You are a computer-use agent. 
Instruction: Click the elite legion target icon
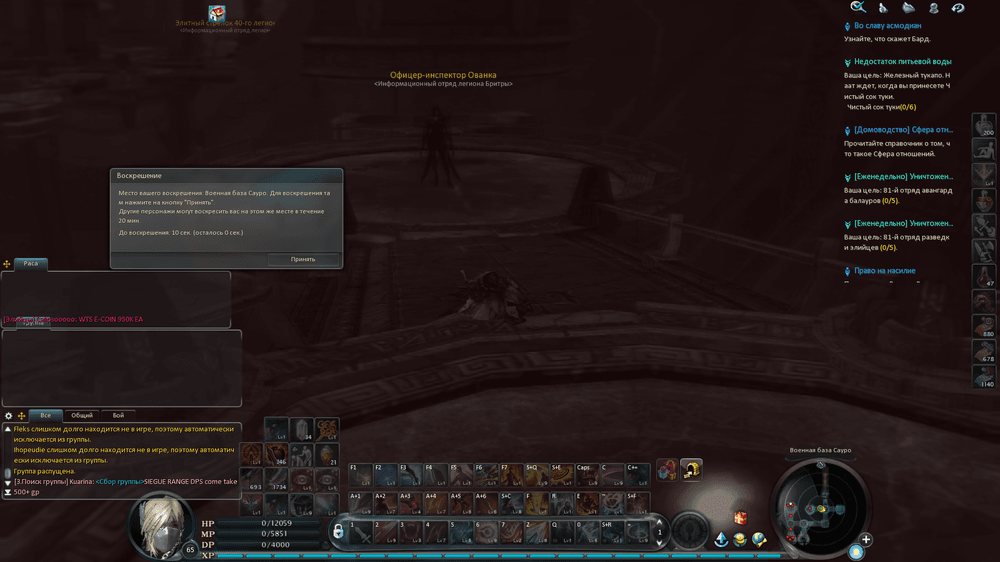(217, 12)
